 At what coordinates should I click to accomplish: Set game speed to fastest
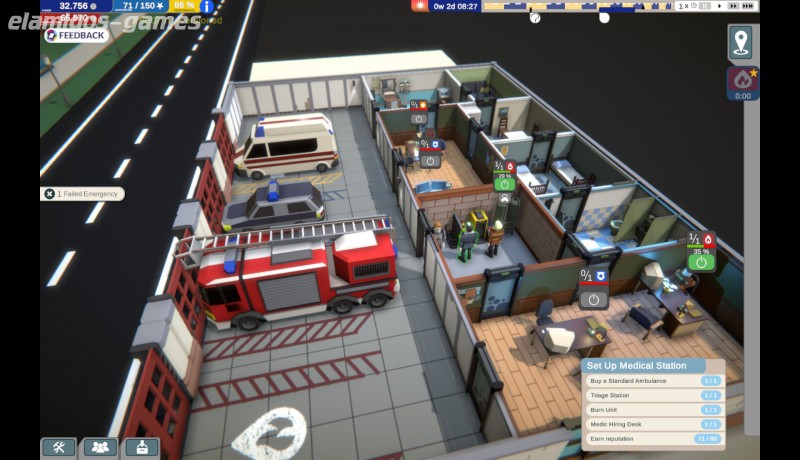pos(748,6)
